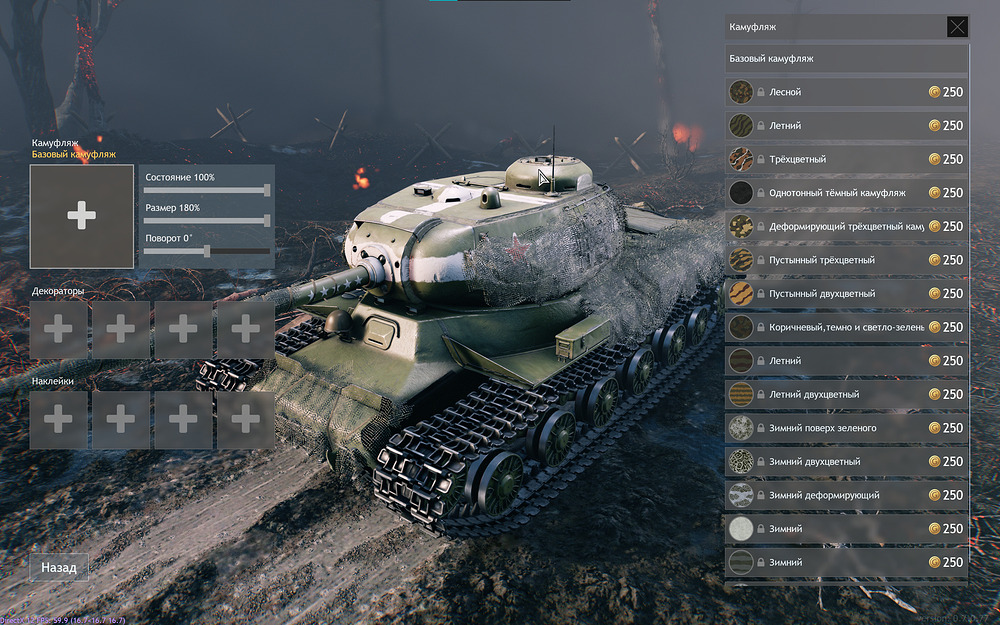Pick Пустынный двухцветный camouflage
This screenshot has height=625, width=1000.
[x=846, y=294]
